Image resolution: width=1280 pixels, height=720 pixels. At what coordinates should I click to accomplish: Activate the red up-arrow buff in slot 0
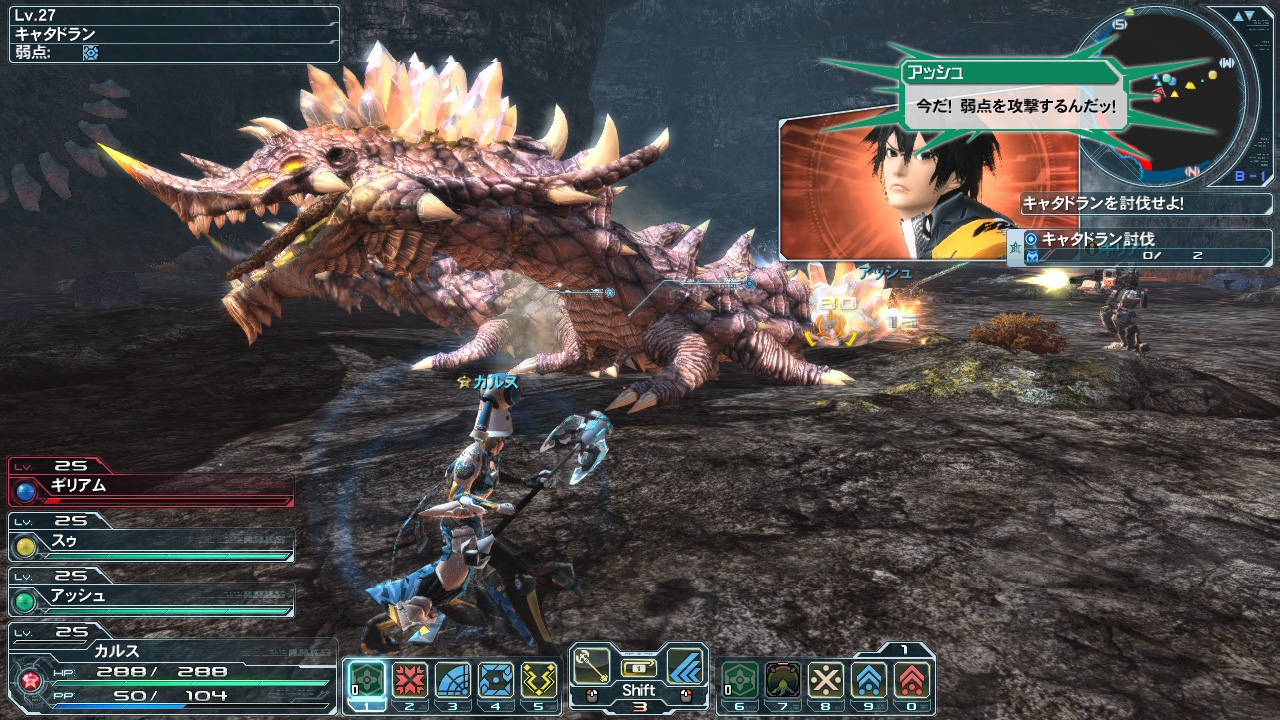pyautogui.click(x=912, y=680)
